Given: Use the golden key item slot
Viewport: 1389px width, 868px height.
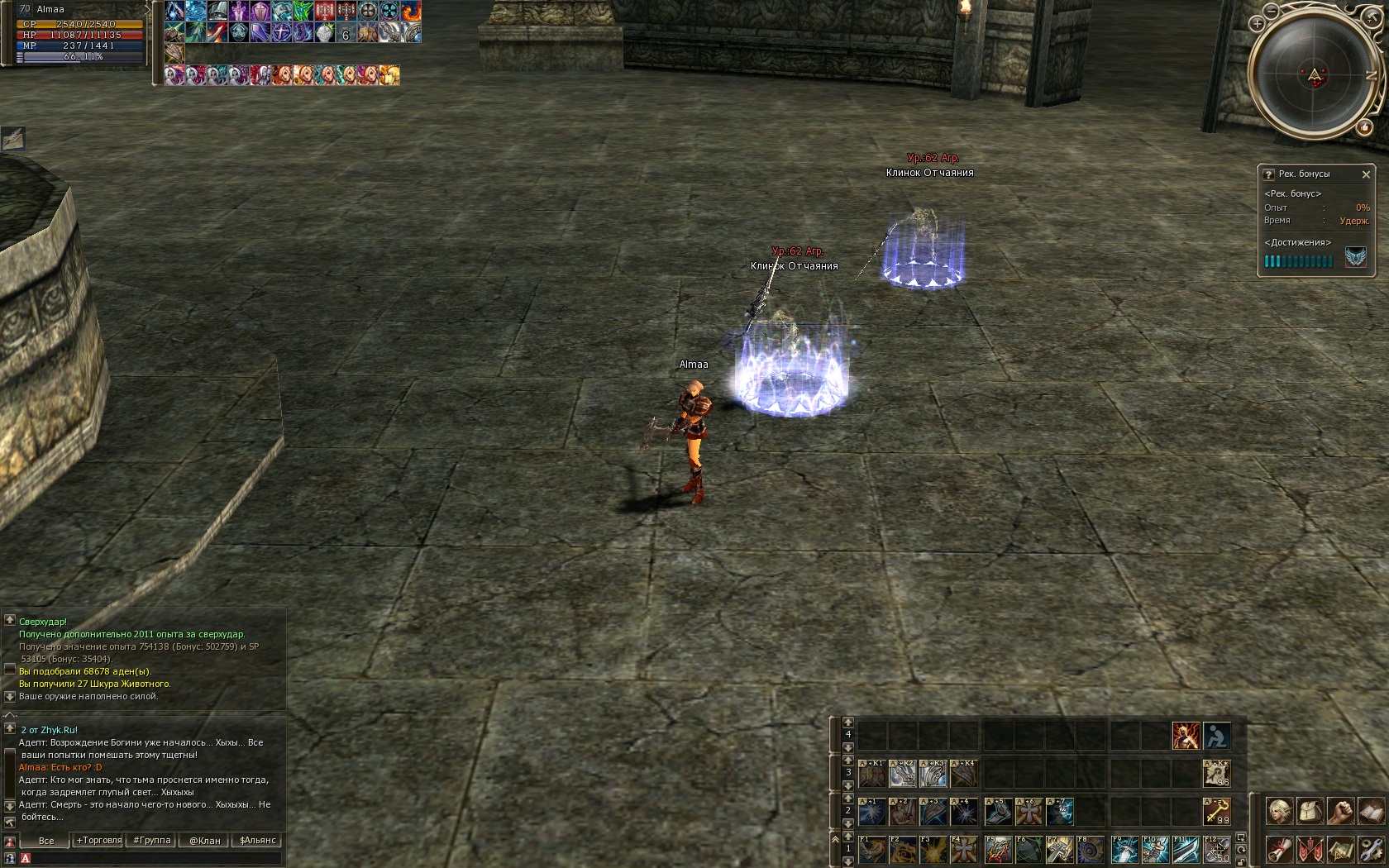Looking at the screenshot, I should 1216,812.
